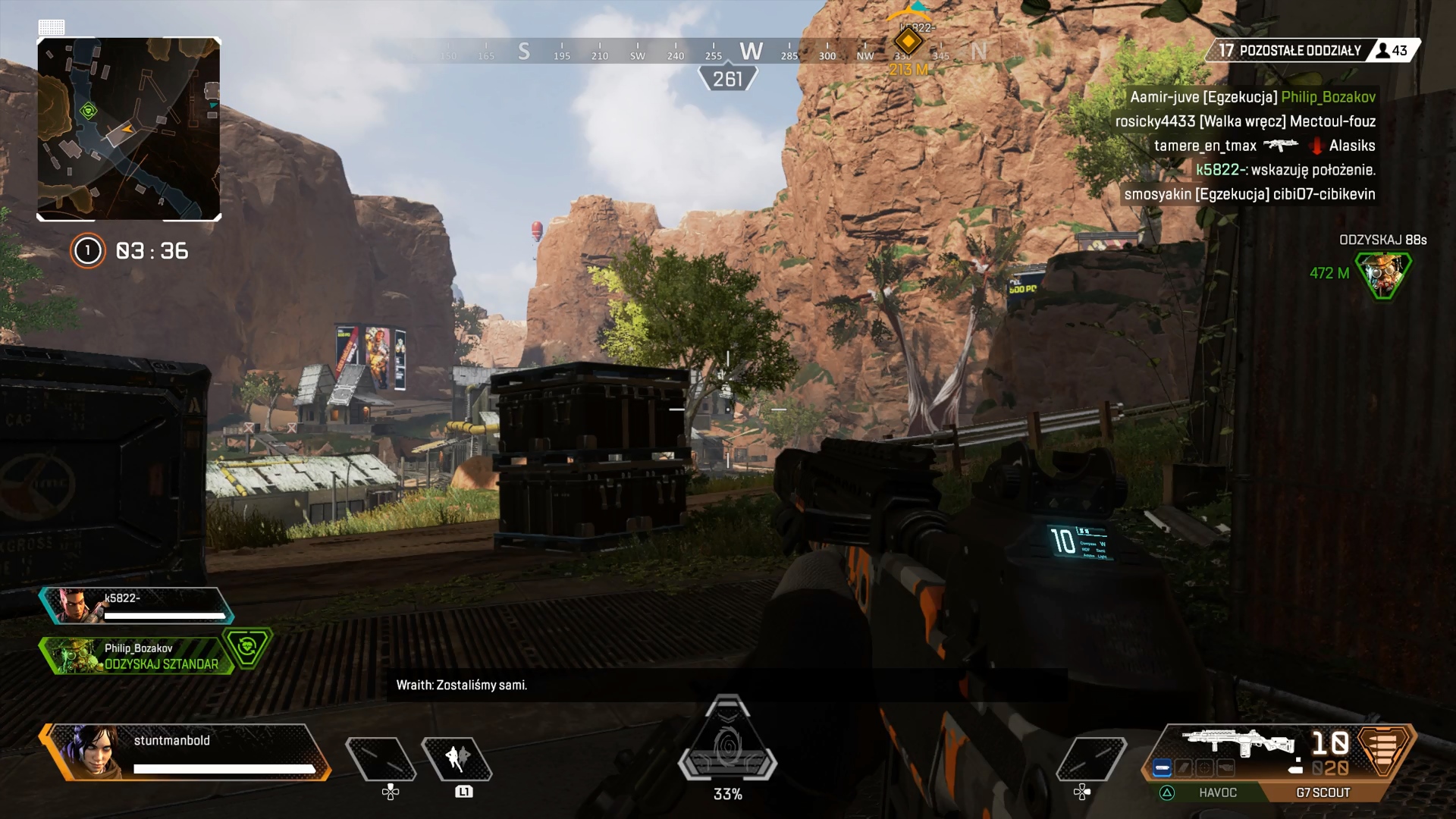The image size is (1456, 819).
Task: Activate Wraith's tactical ability icon
Action: [x=457, y=758]
